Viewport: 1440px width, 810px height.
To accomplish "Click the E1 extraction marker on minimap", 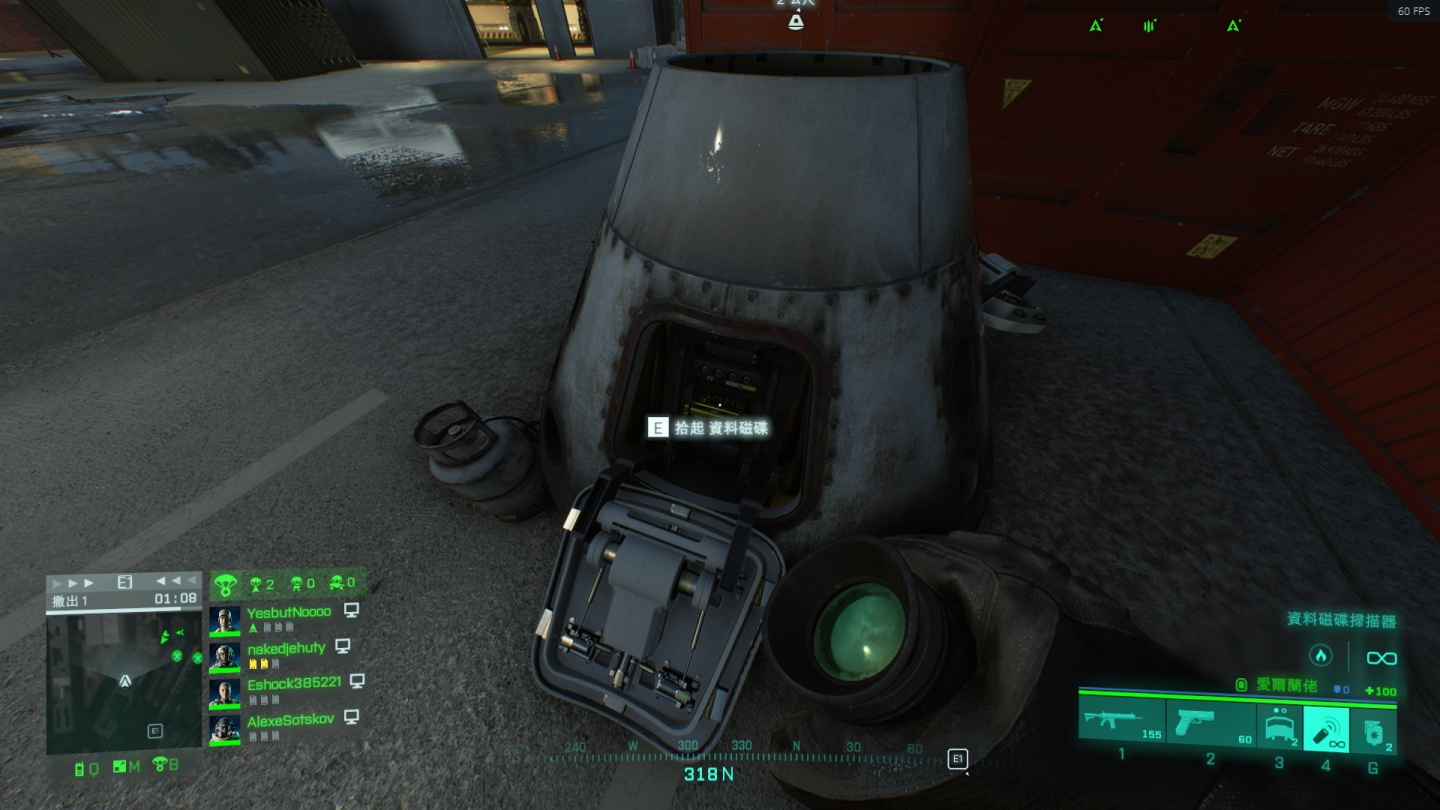I will click(155, 731).
